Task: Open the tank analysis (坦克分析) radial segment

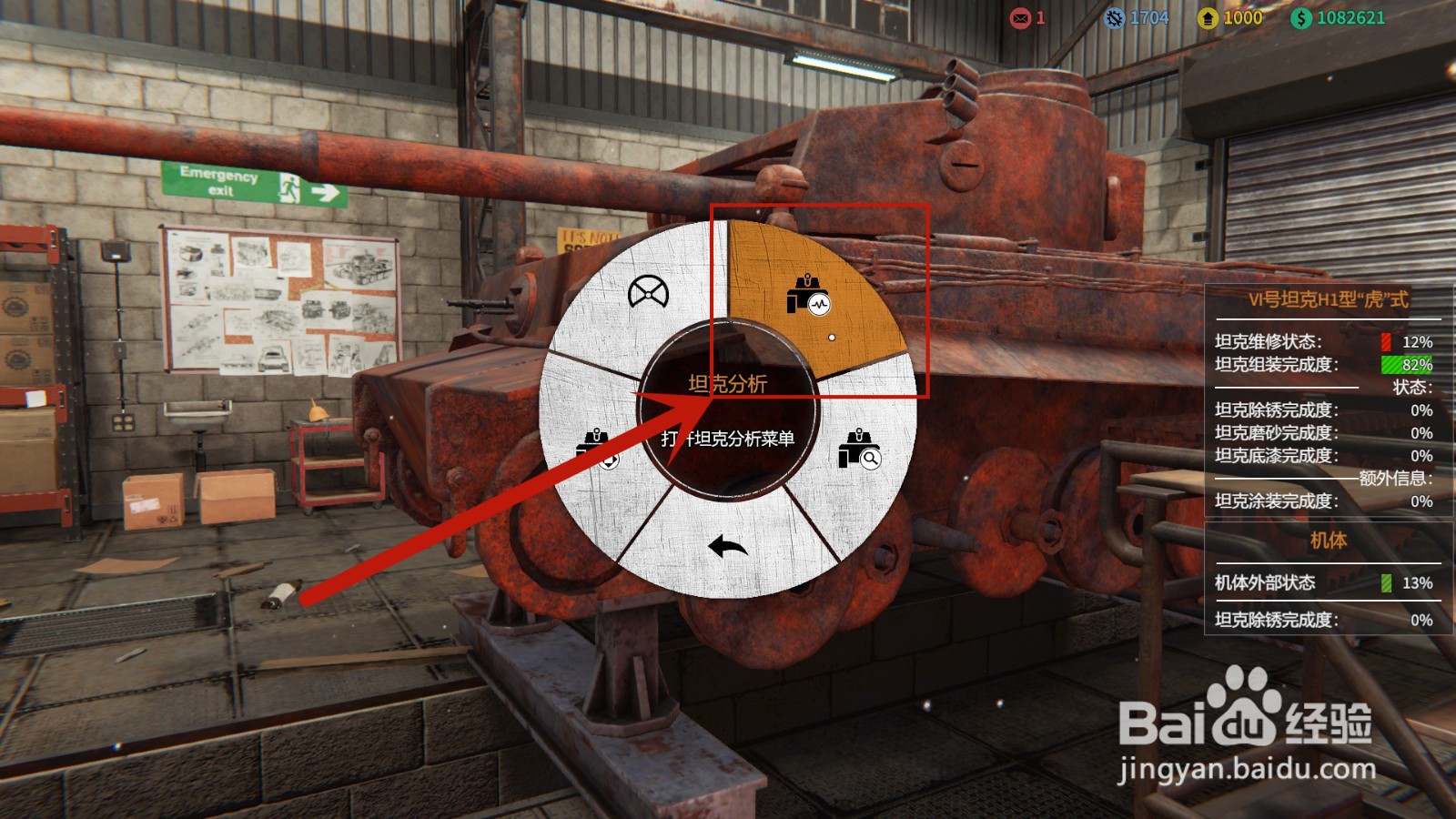Action: click(x=808, y=296)
